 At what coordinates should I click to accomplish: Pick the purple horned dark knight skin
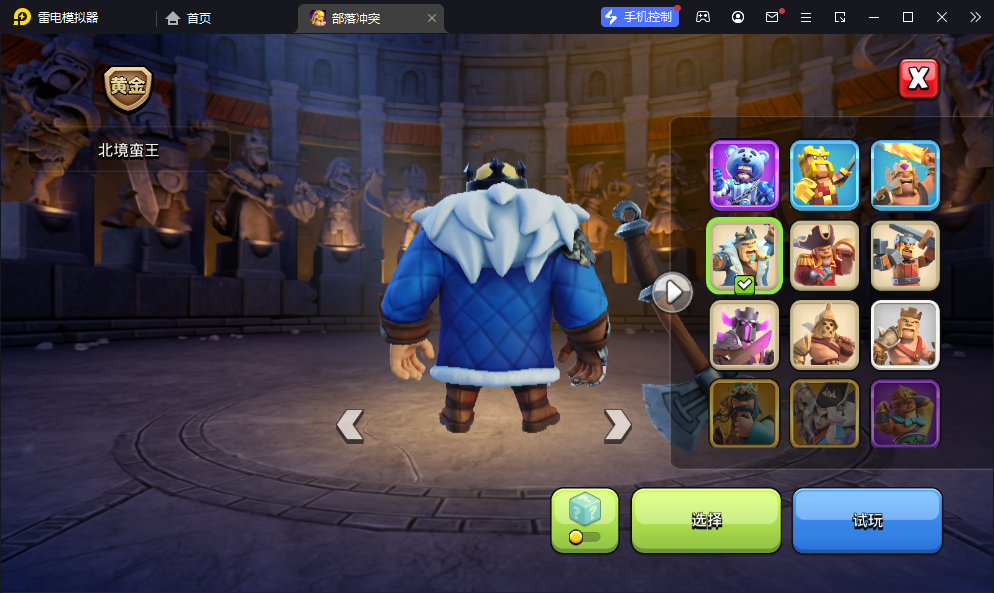point(744,335)
